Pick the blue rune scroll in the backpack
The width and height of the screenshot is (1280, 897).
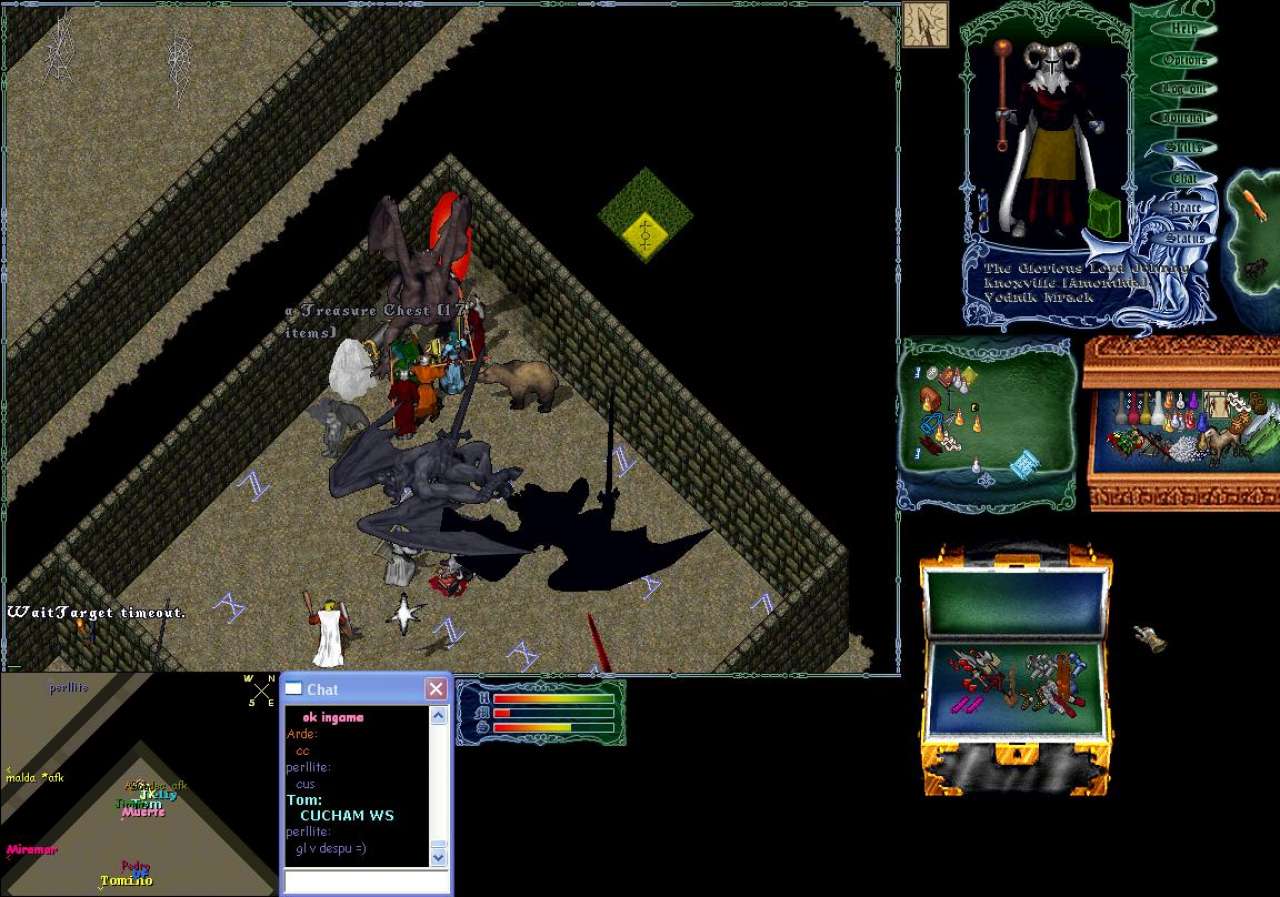point(1025,463)
